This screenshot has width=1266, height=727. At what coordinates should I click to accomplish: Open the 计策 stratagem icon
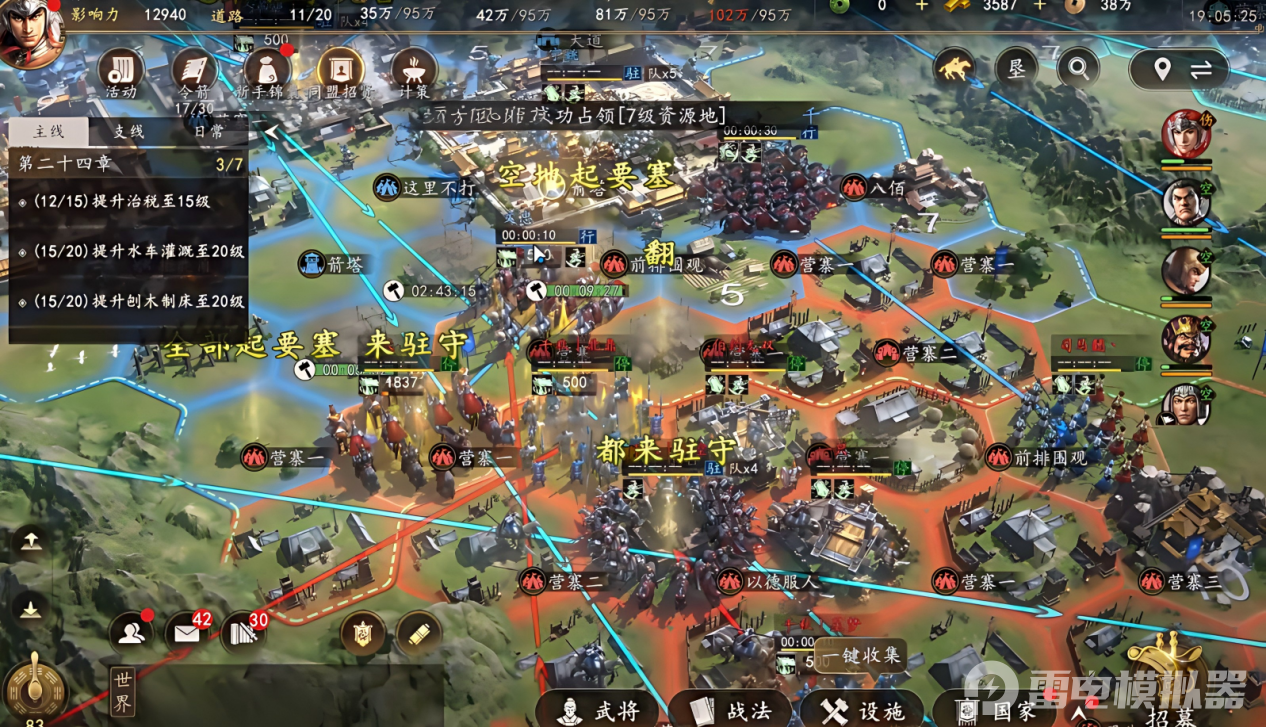413,72
